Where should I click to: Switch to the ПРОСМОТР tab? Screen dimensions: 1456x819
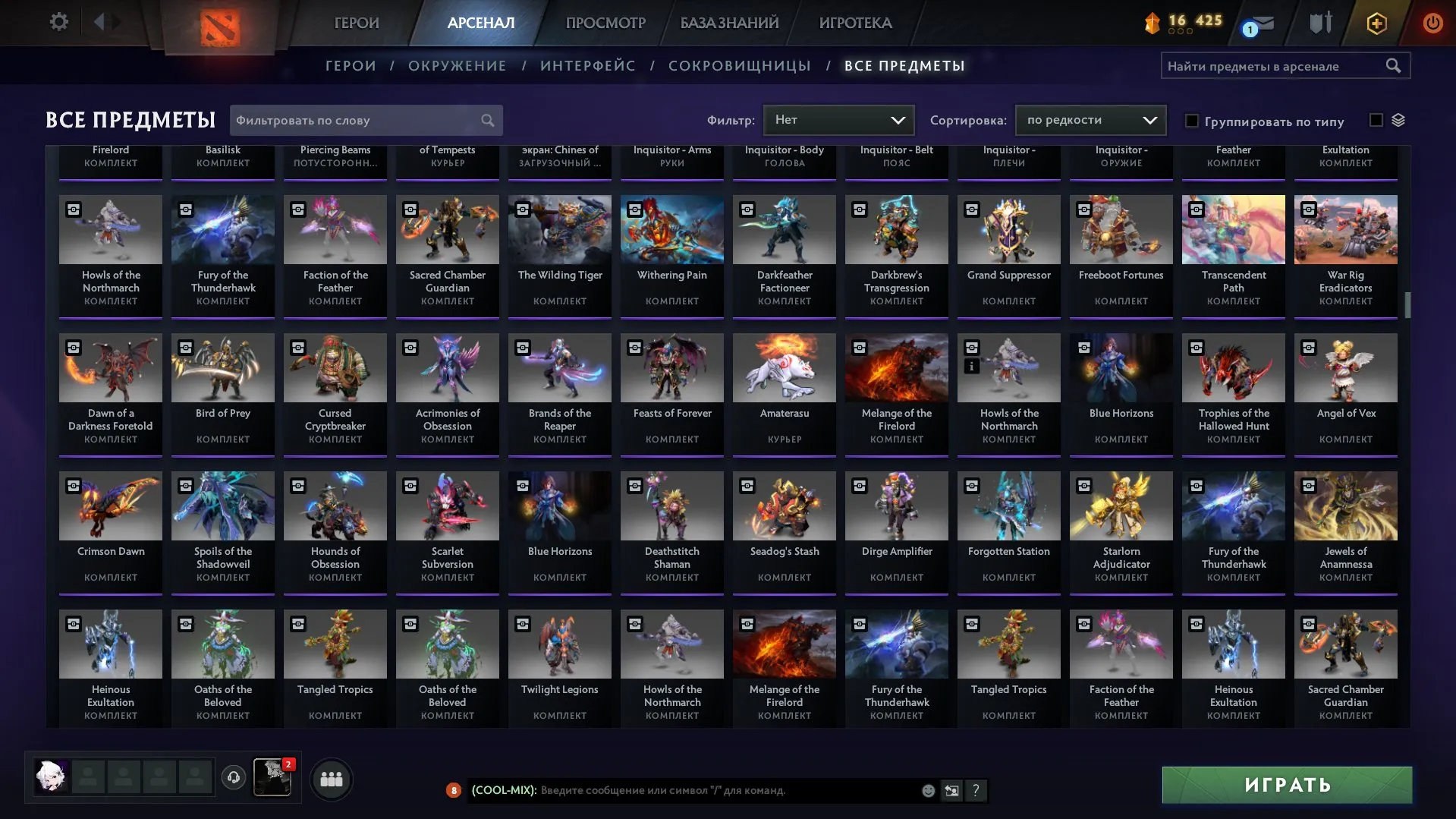[605, 23]
